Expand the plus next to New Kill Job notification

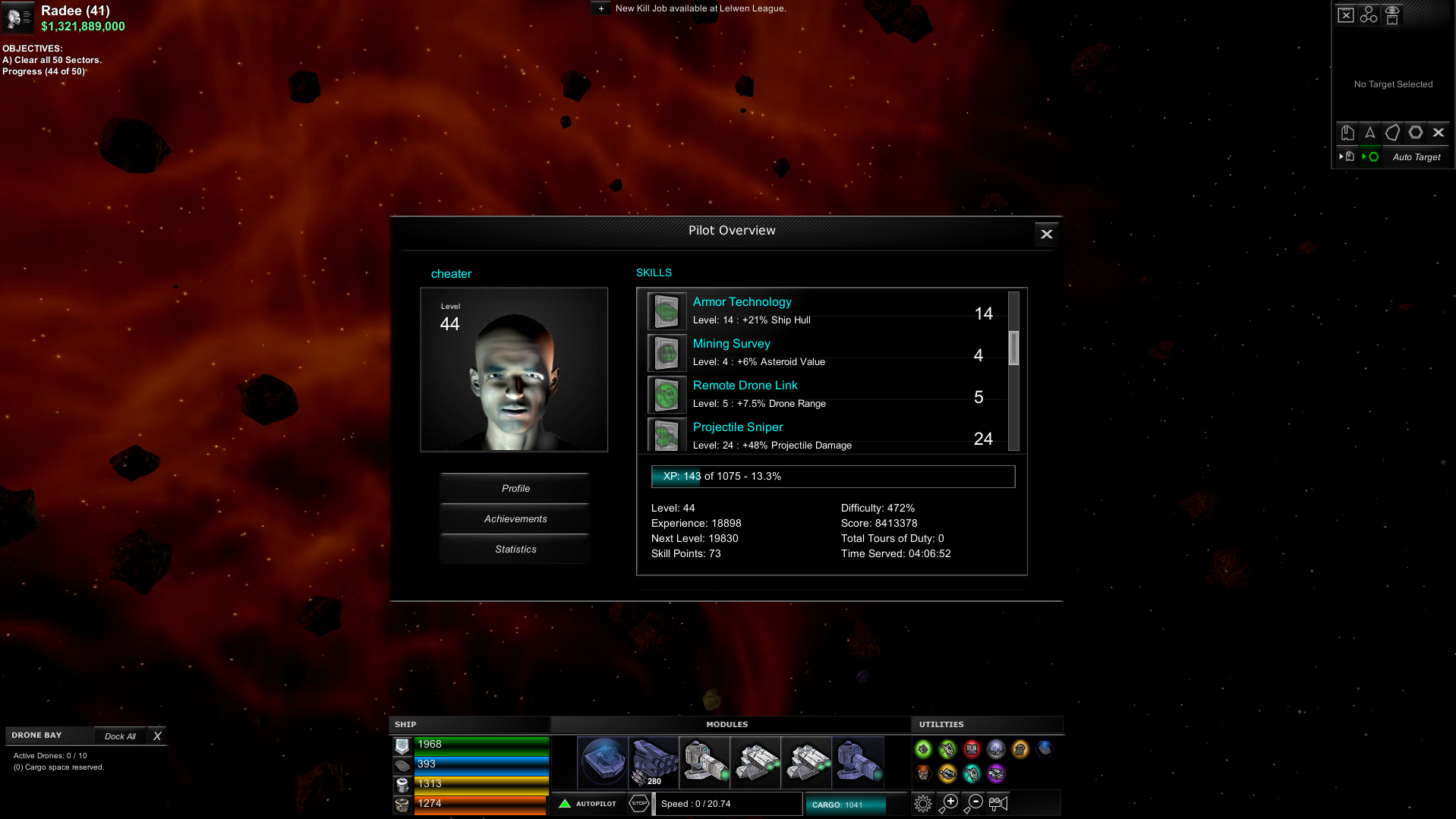pos(600,8)
